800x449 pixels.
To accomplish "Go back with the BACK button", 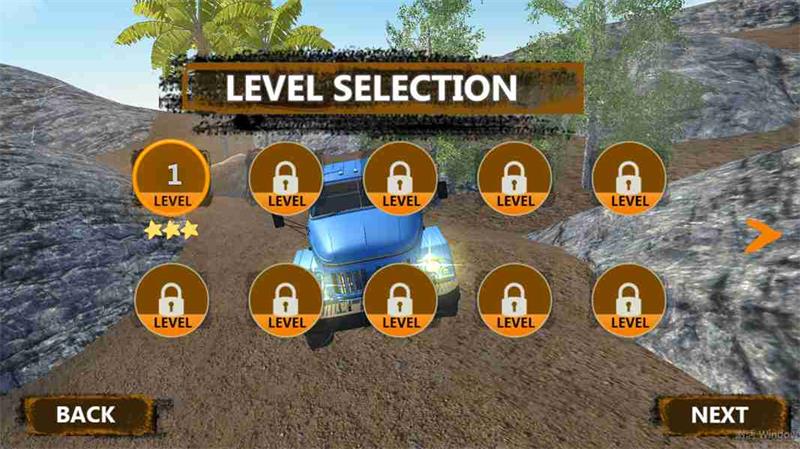I will click(87, 414).
